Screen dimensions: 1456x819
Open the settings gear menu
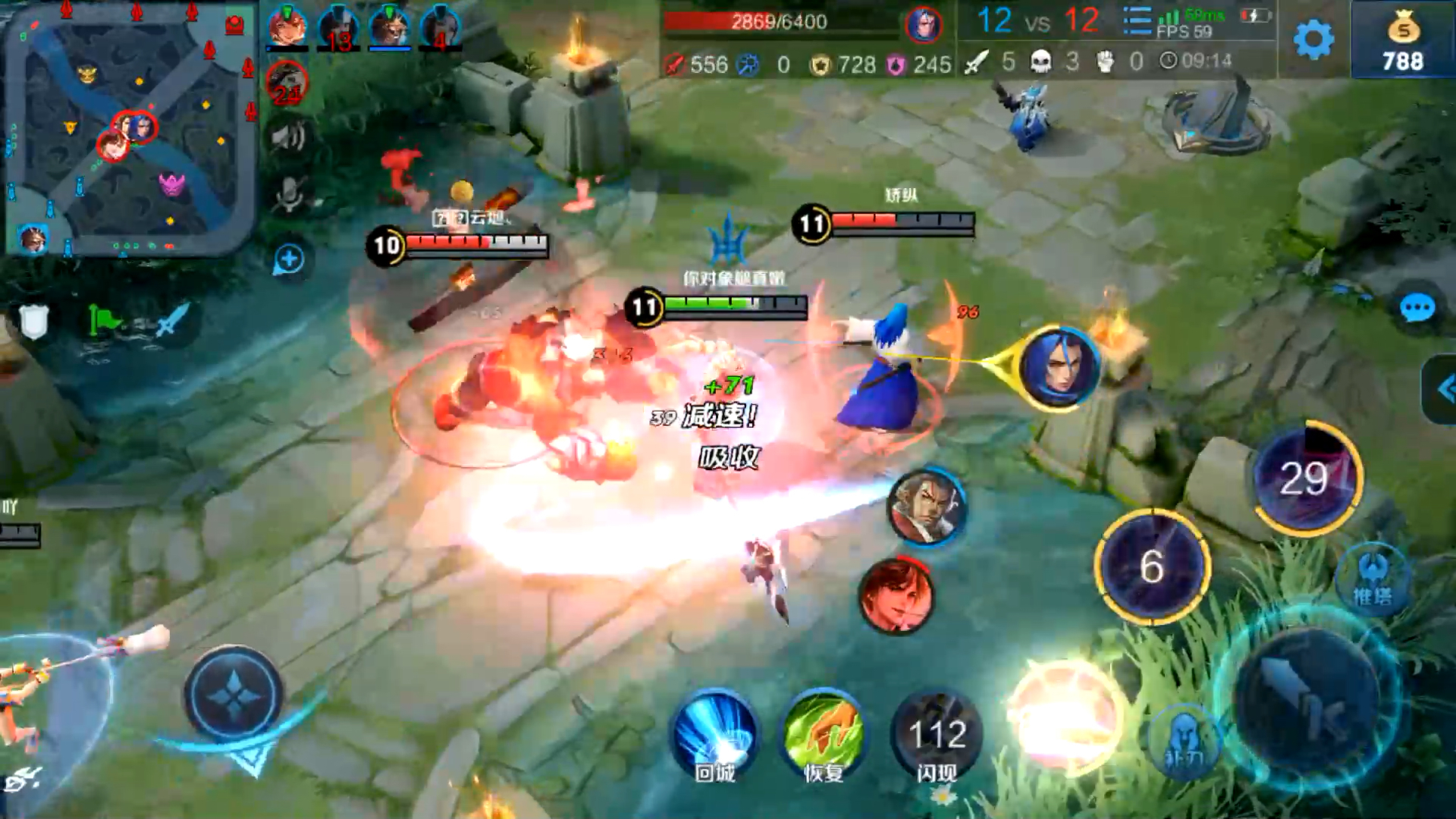click(x=1313, y=39)
